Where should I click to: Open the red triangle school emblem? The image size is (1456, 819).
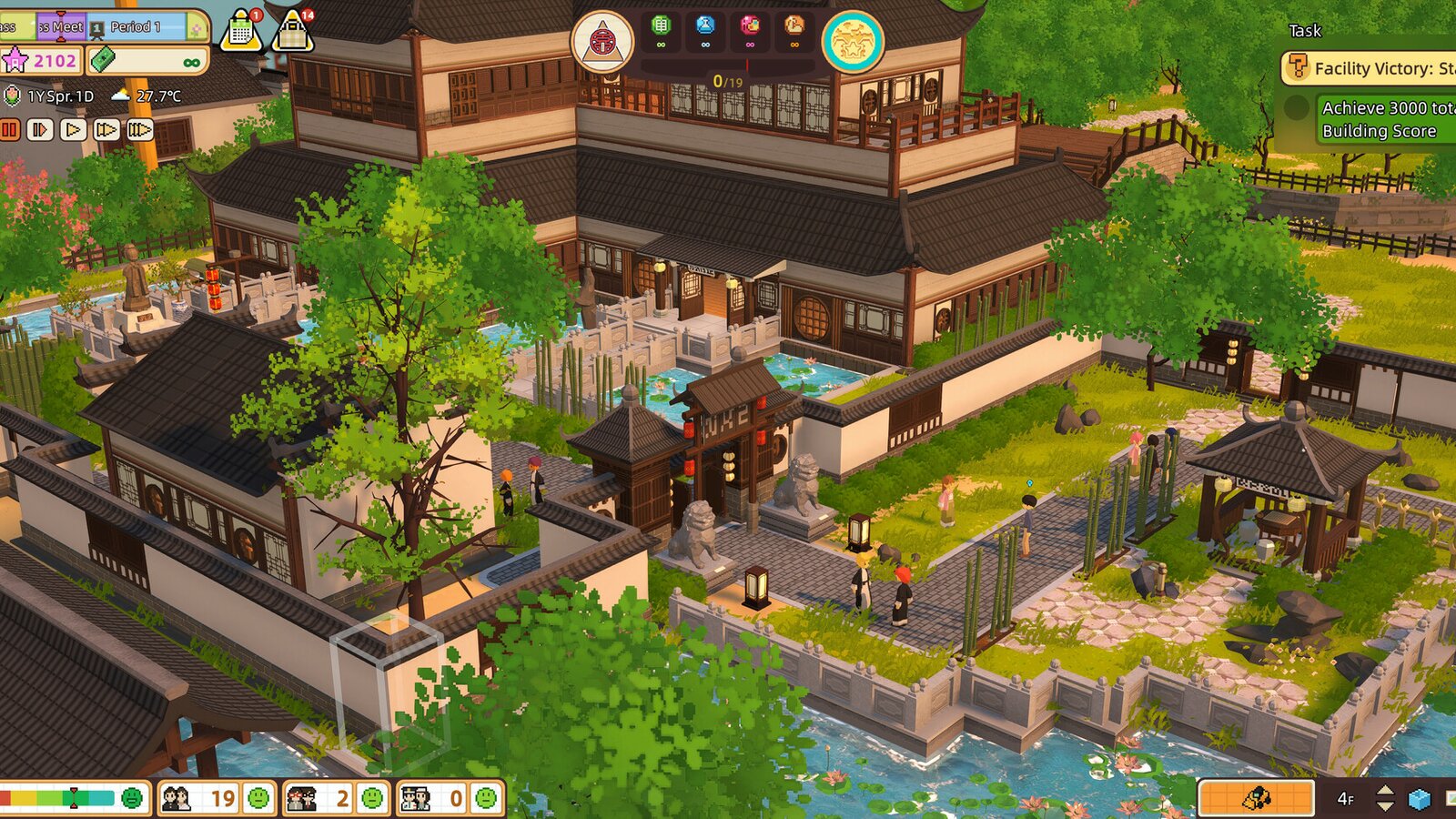tap(603, 41)
